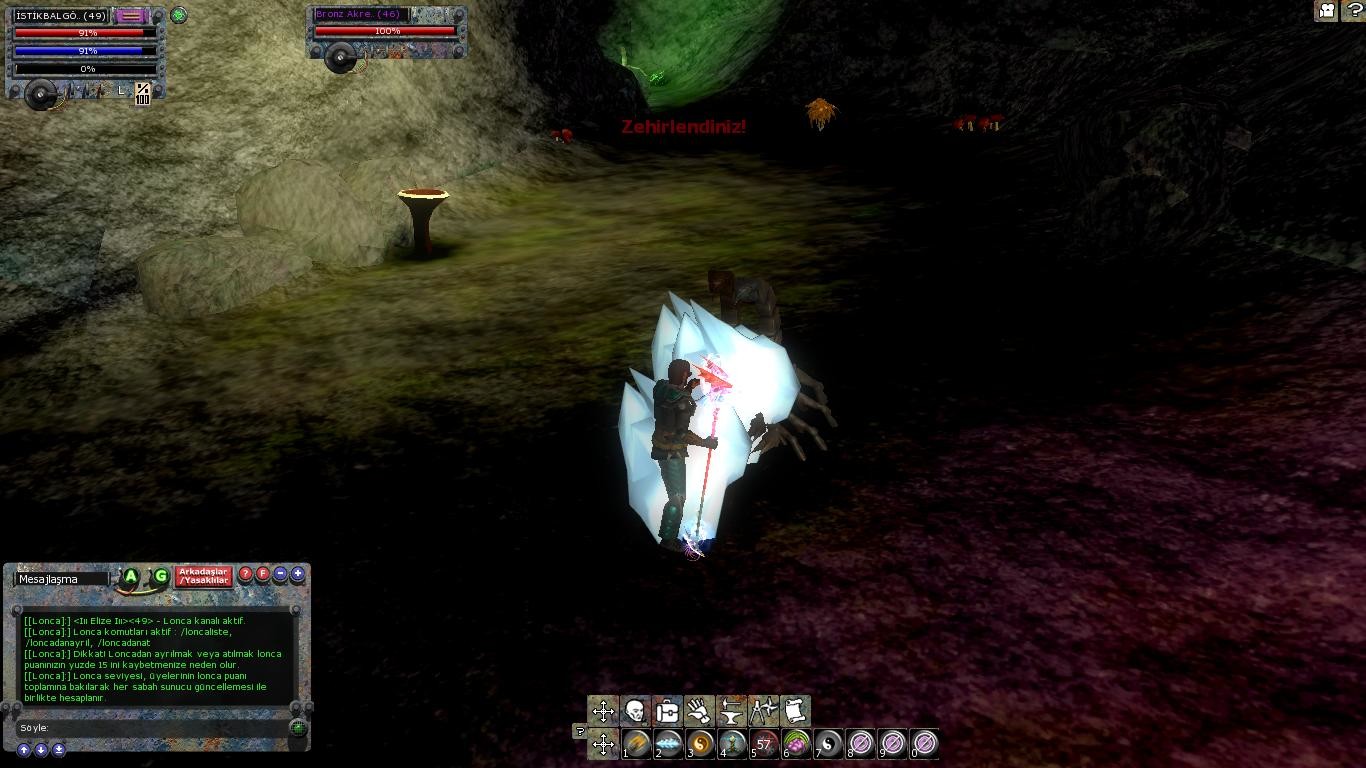Open the character skull-face menu

pos(635,711)
